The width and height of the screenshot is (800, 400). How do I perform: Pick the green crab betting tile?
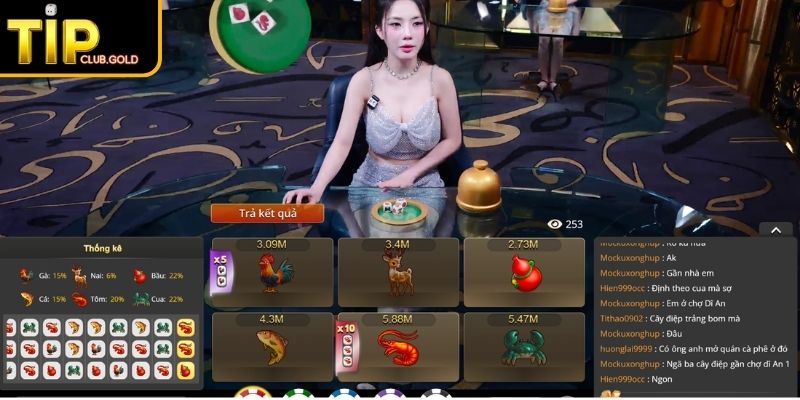[x=524, y=346]
